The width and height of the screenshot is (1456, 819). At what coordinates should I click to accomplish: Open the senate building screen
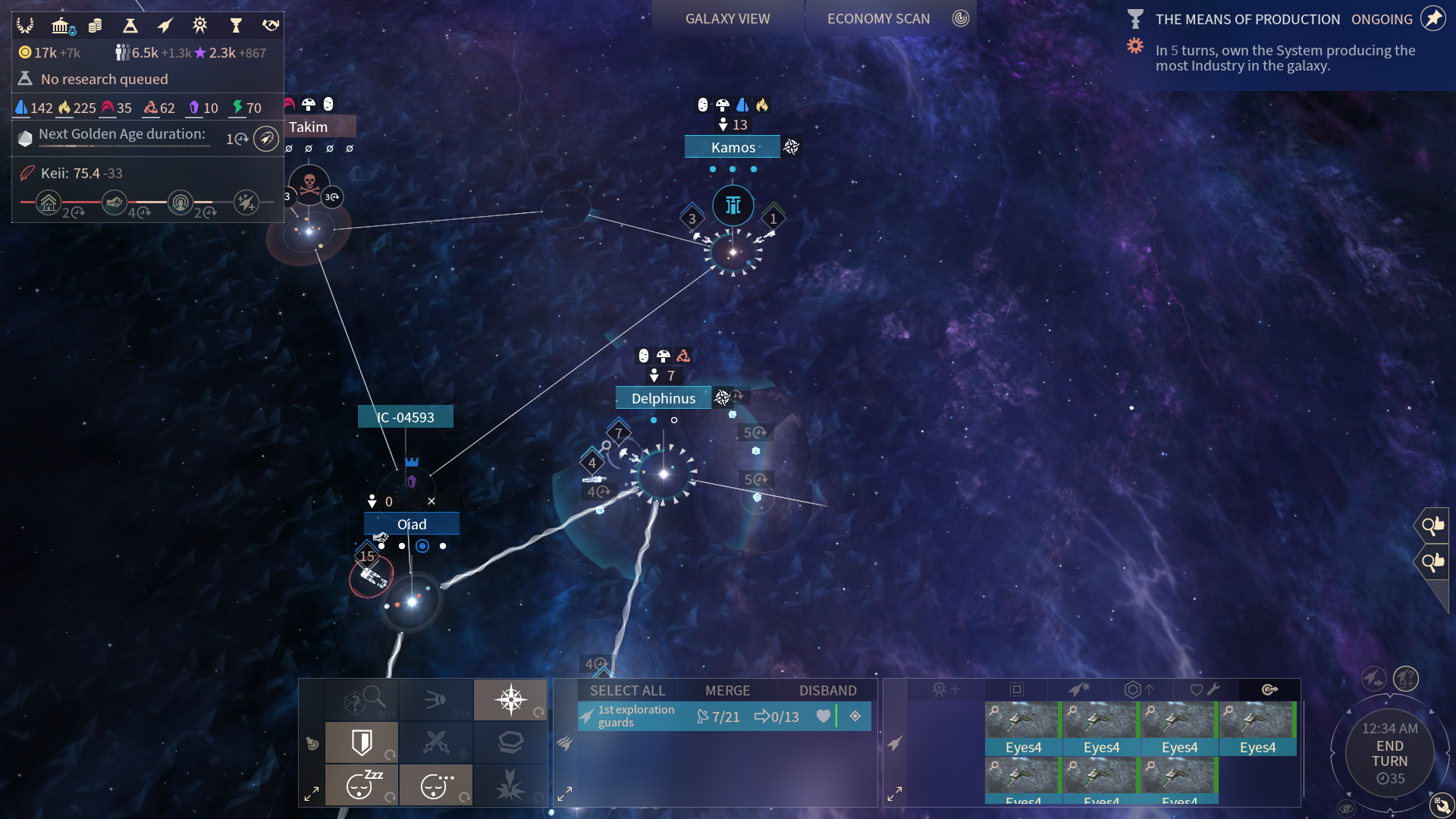click(x=61, y=26)
